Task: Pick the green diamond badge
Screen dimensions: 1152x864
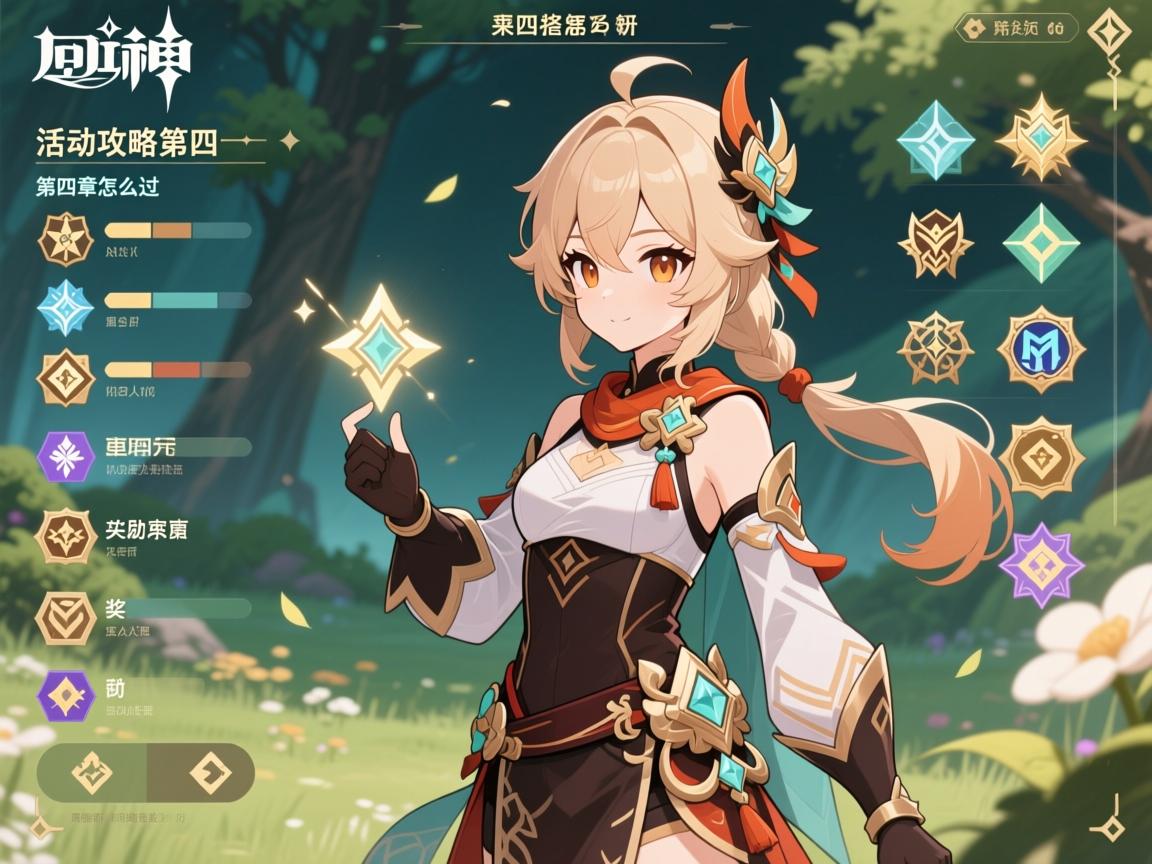Action: pos(1041,243)
